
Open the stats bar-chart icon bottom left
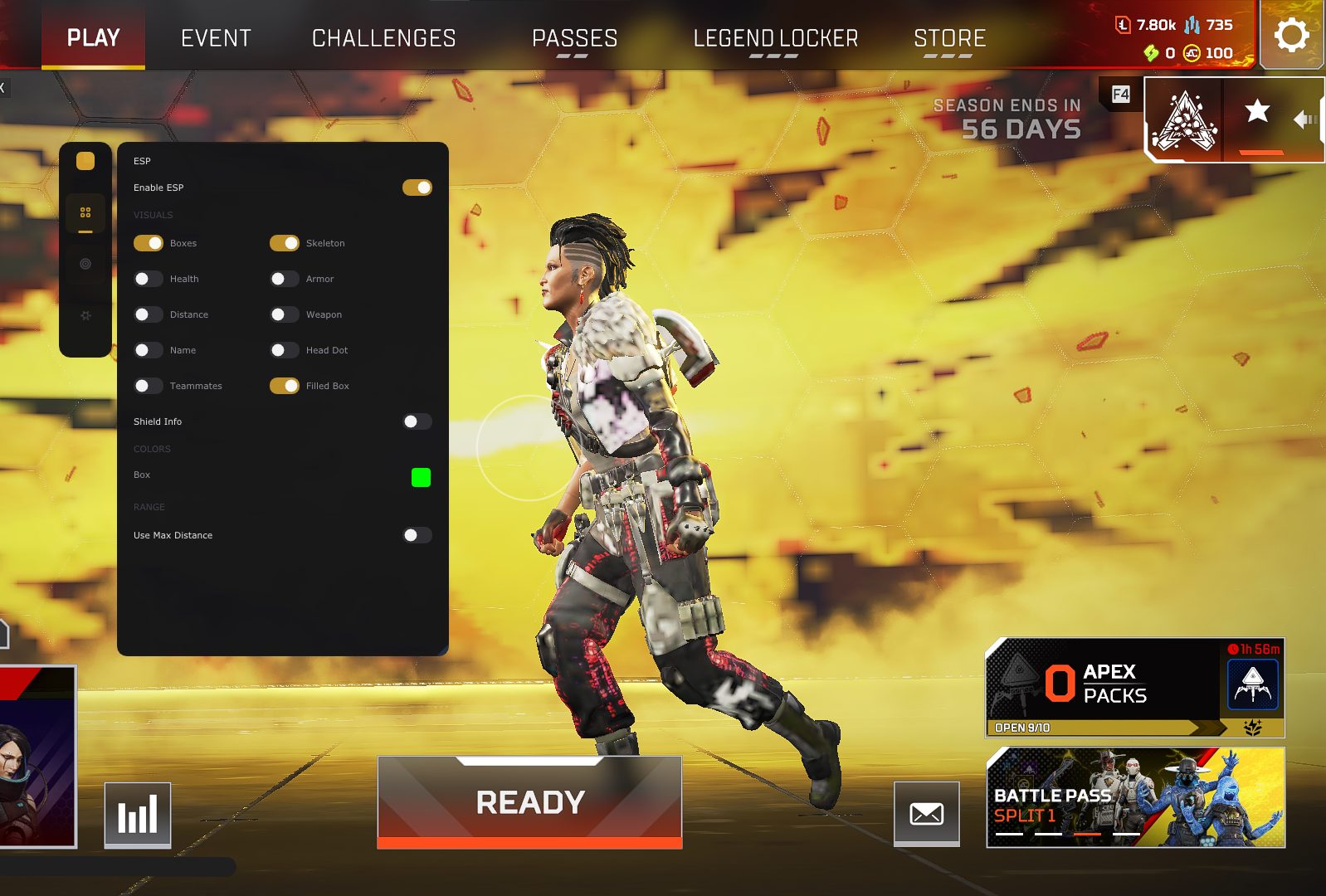click(138, 815)
